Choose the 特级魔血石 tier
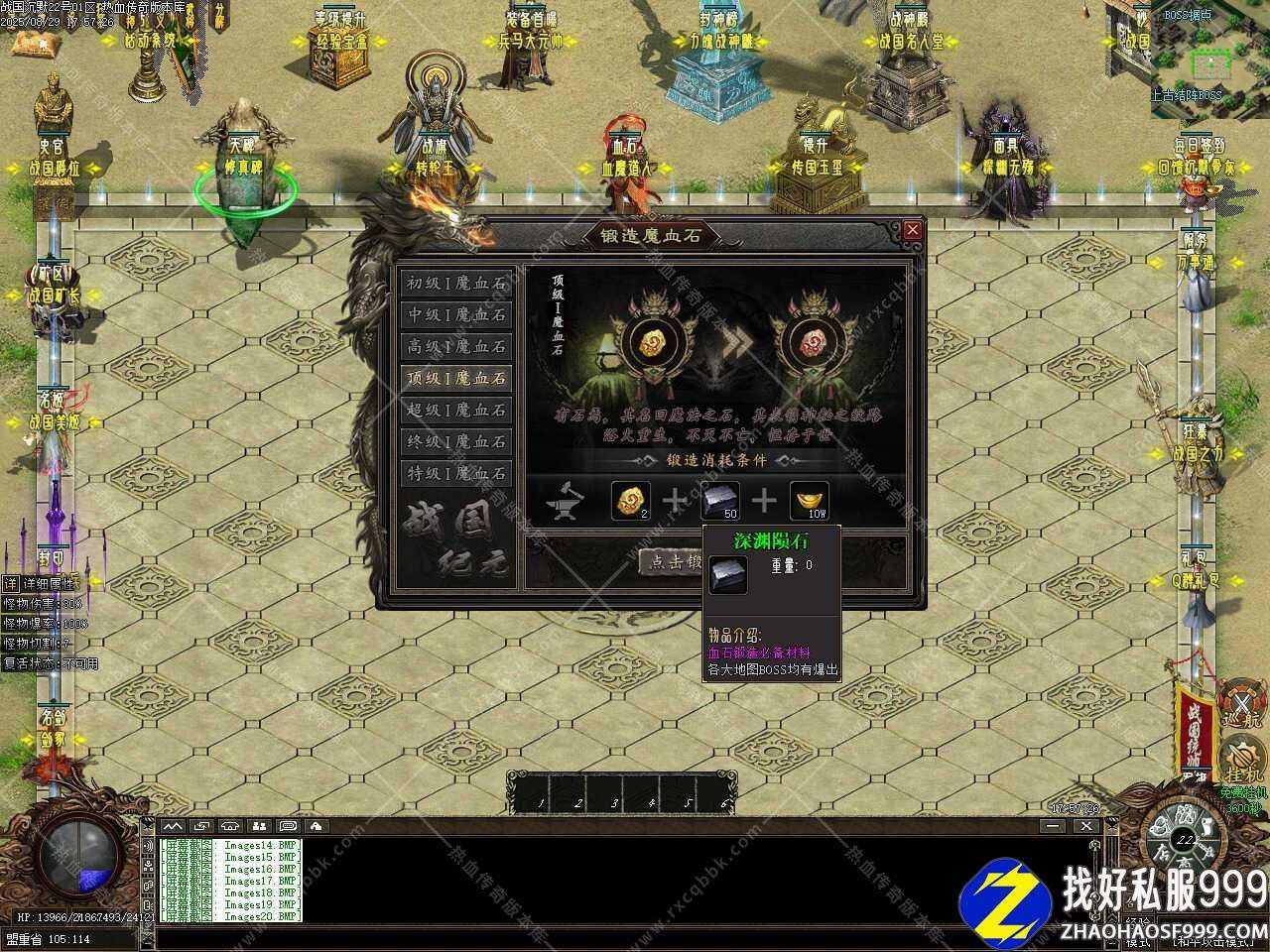Screen dimensions: 1270x952 pyautogui.click(x=455, y=473)
